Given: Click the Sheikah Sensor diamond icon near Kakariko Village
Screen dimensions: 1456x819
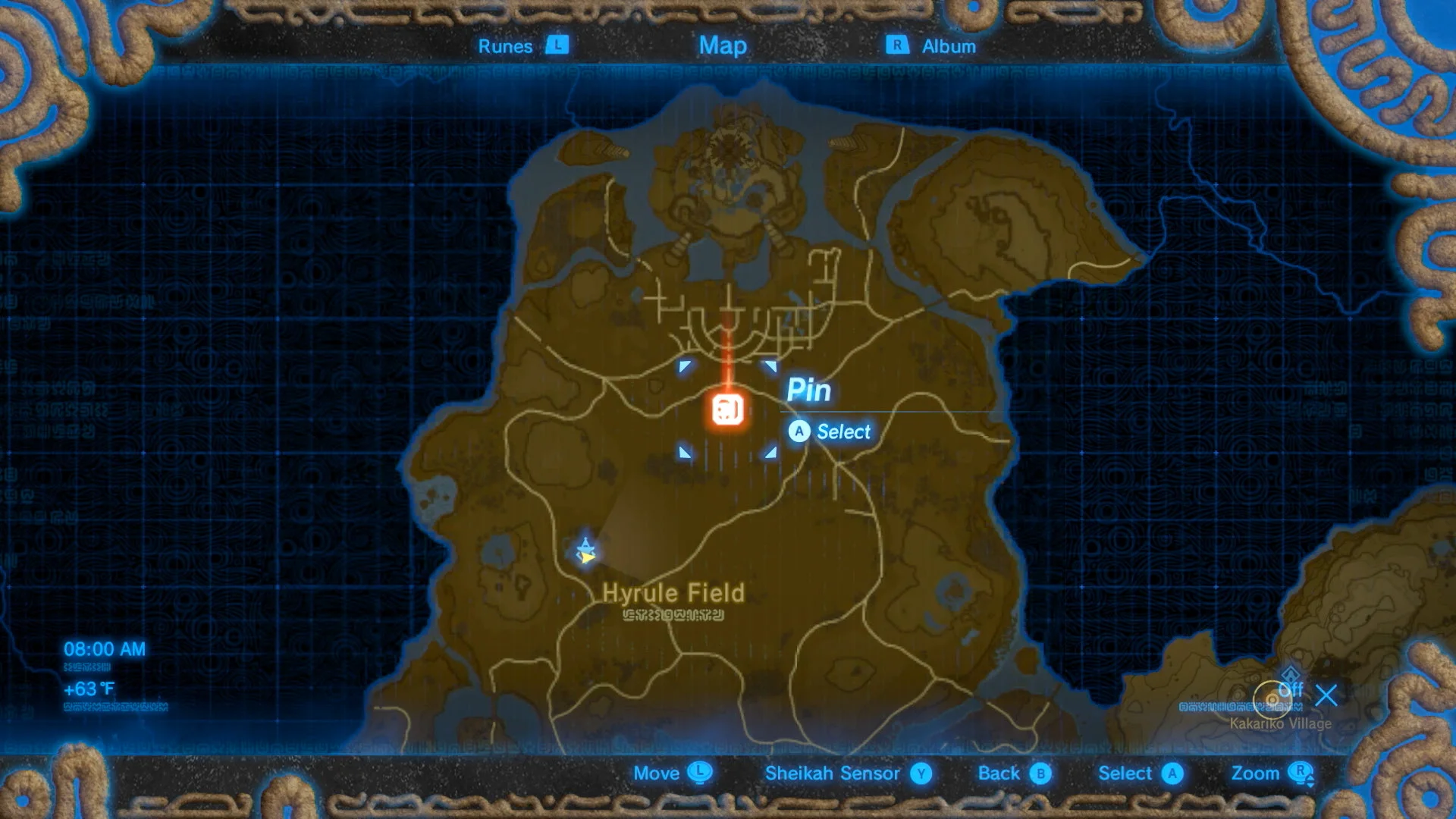Looking at the screenshot, I should [1290, 676].
